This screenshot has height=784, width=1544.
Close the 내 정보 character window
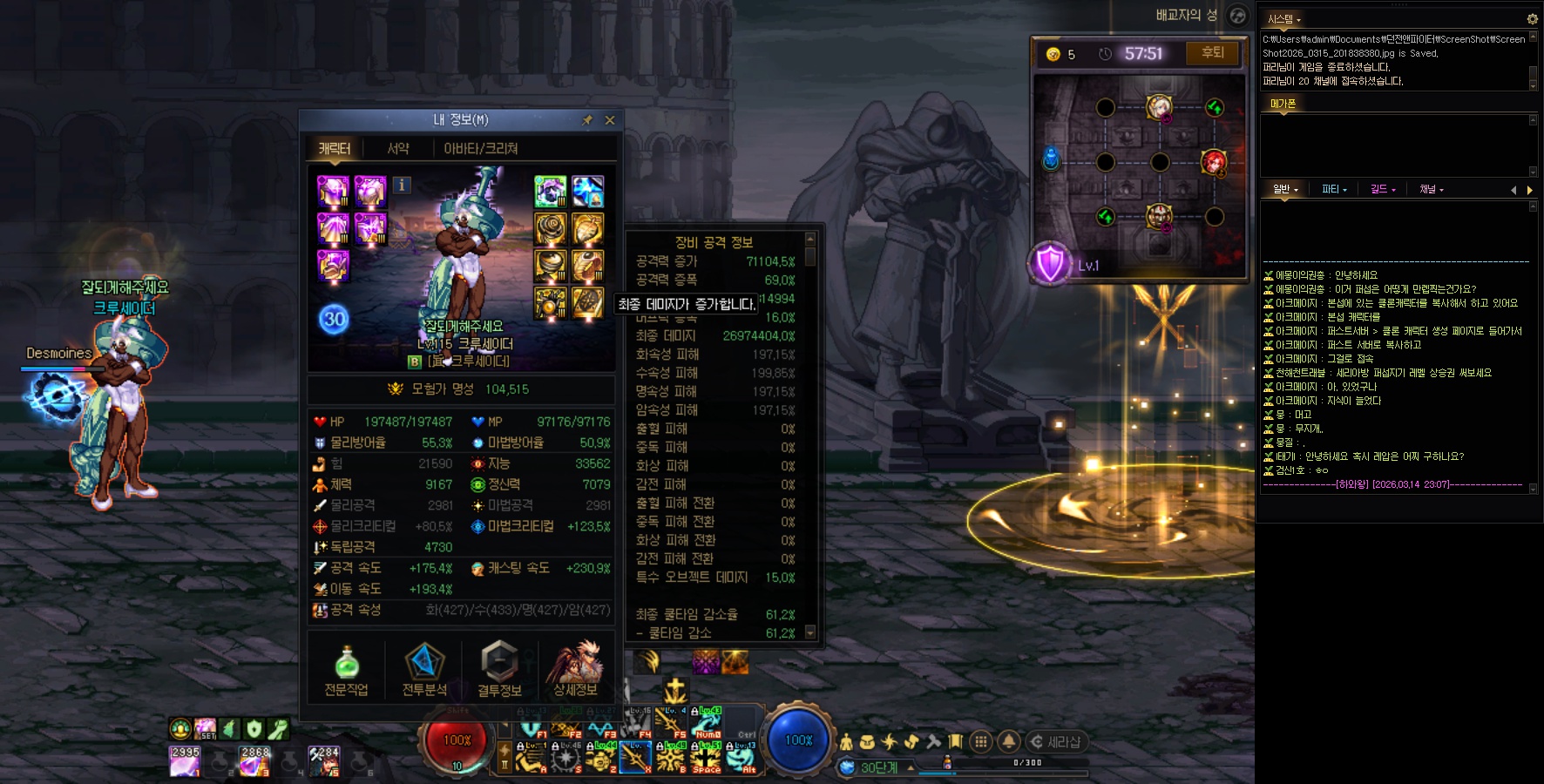[x=610, y=120]
